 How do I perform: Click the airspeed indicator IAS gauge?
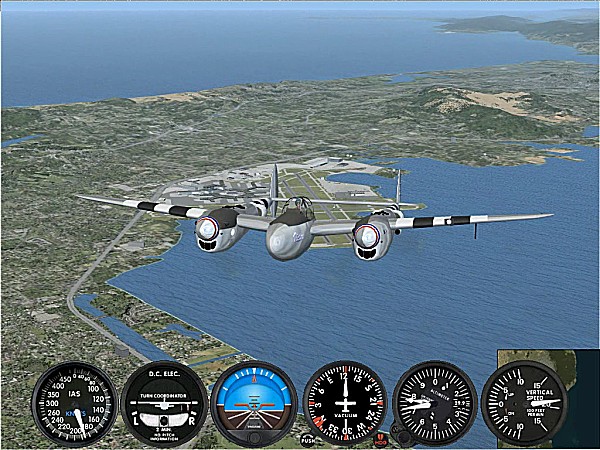click(x=74, y=404)
